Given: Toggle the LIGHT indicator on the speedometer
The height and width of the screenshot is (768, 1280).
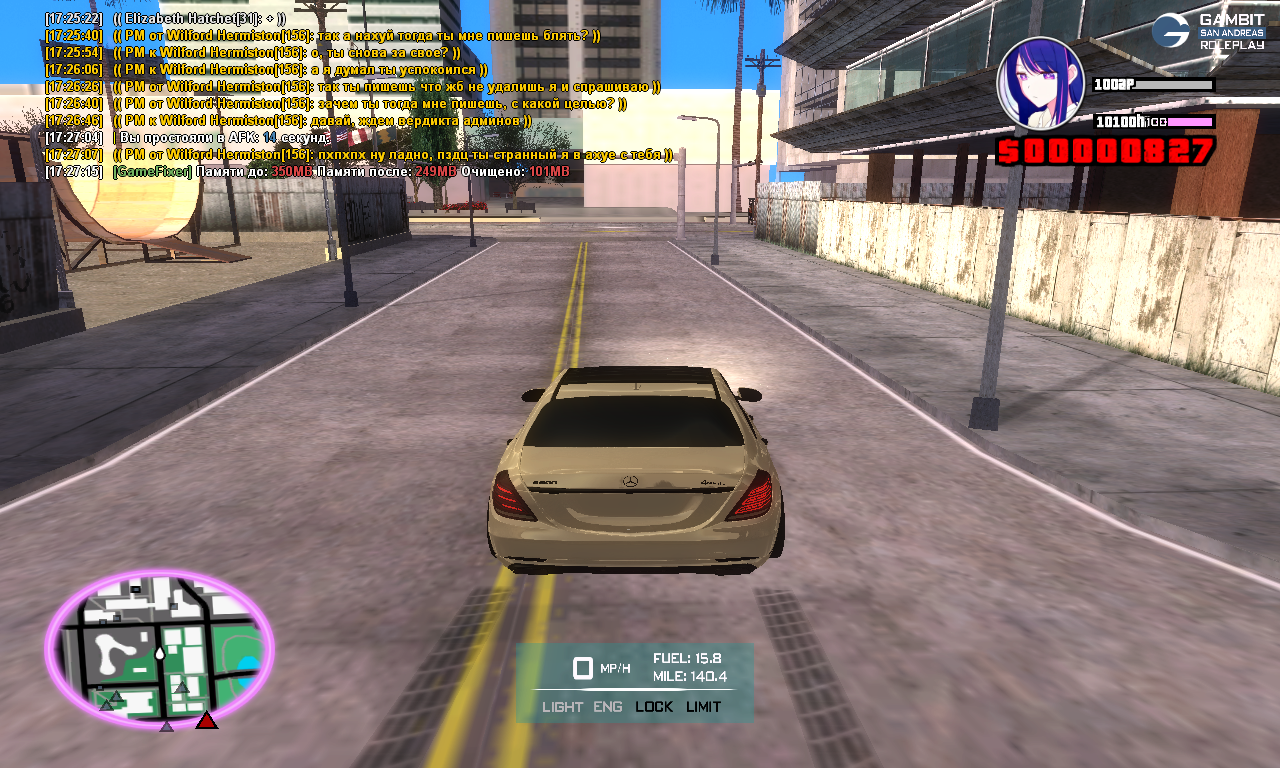Looking at the screenshot, I should pos(562,707).
